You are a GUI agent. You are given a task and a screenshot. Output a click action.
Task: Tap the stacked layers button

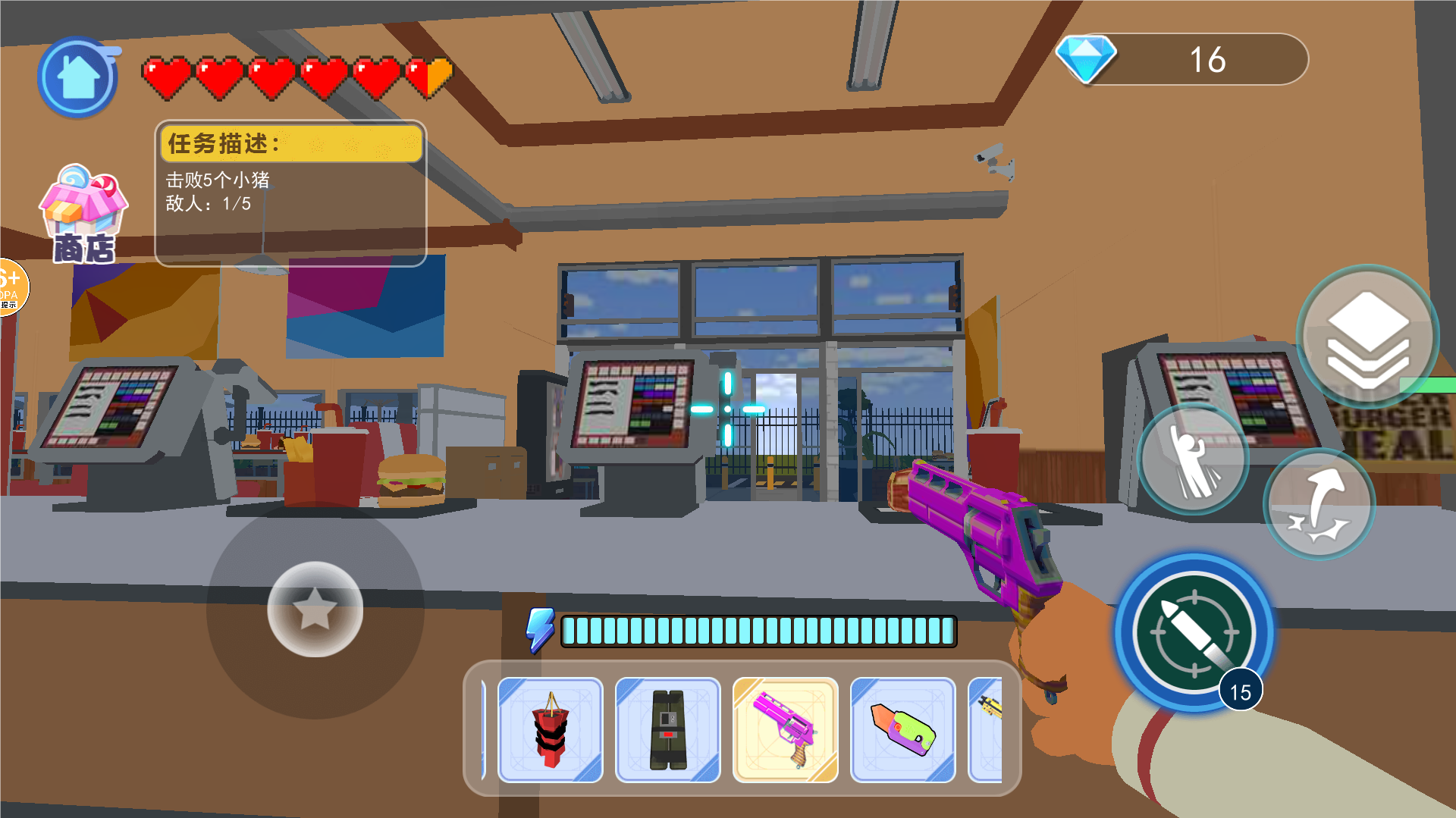(x=1367, y=337)
